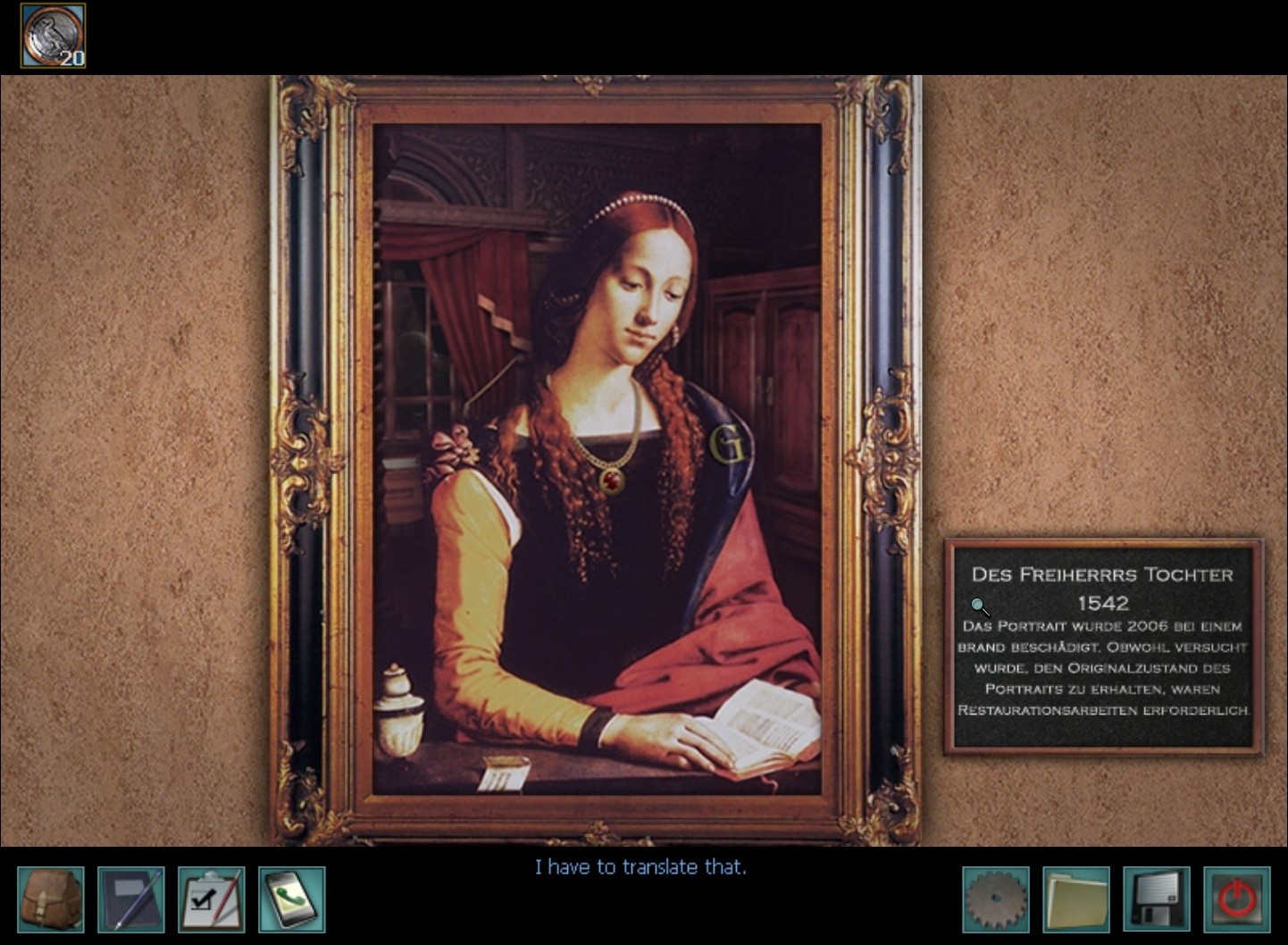Open the gear options menu
The height and width of the screenshot is (945, 1288).
pos(996,899)
